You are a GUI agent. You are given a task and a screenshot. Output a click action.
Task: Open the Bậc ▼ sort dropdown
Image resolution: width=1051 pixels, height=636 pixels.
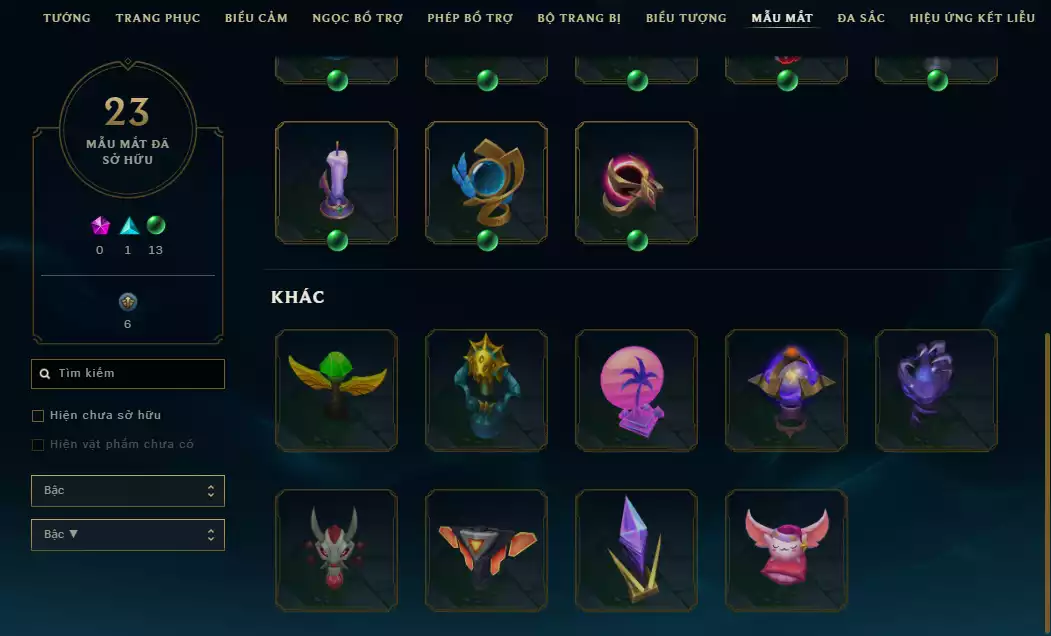click(128, 535)
